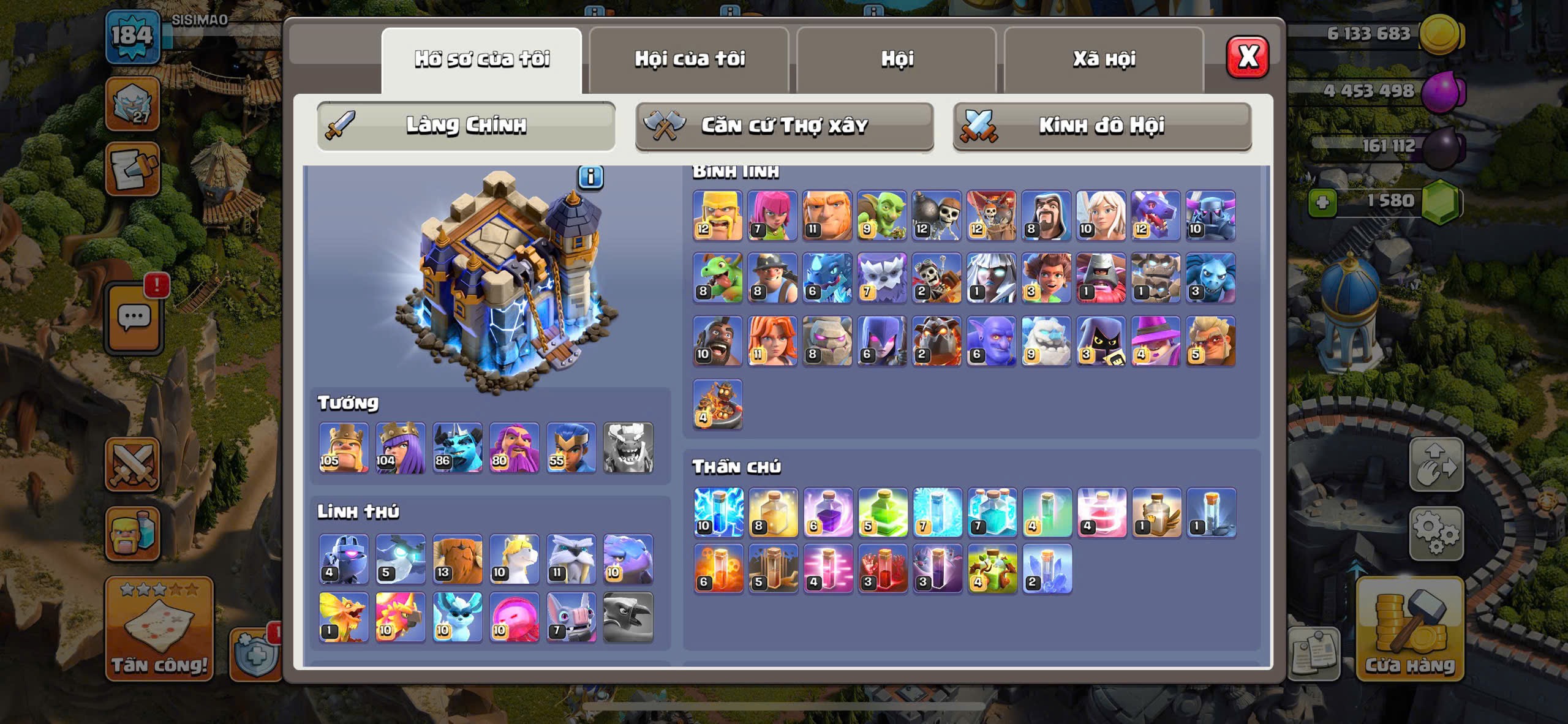Close the profile window
Viewport: 1568px width, 724px height.
pos(1247,58)
